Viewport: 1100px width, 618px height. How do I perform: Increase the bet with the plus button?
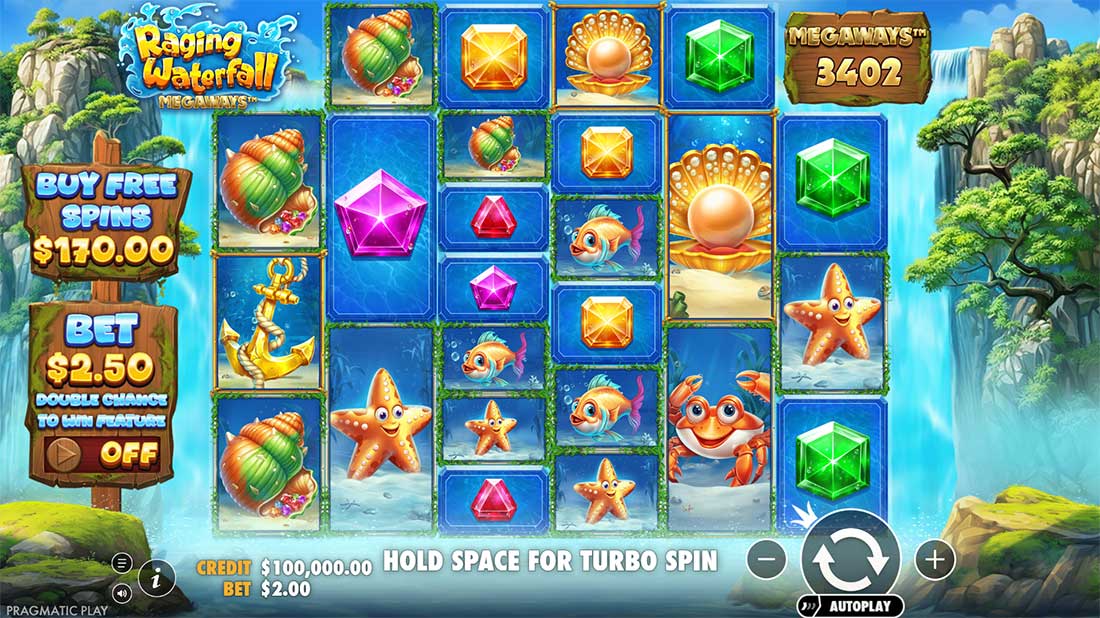coord(935,560)
